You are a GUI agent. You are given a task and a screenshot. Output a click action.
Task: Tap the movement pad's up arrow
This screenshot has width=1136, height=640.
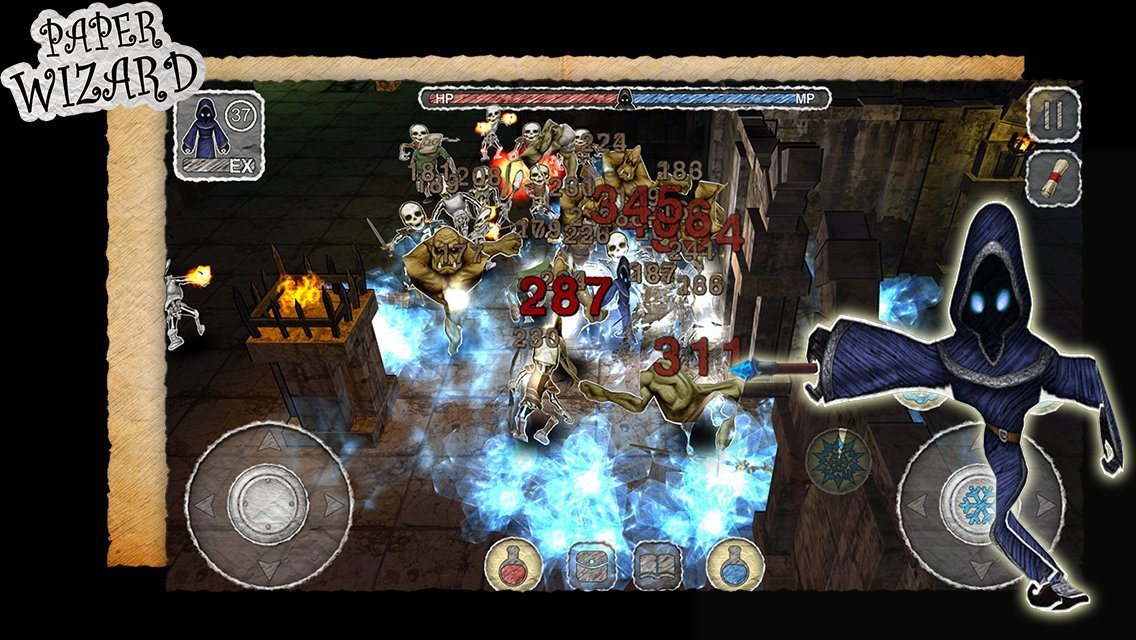tap(269, 436)
